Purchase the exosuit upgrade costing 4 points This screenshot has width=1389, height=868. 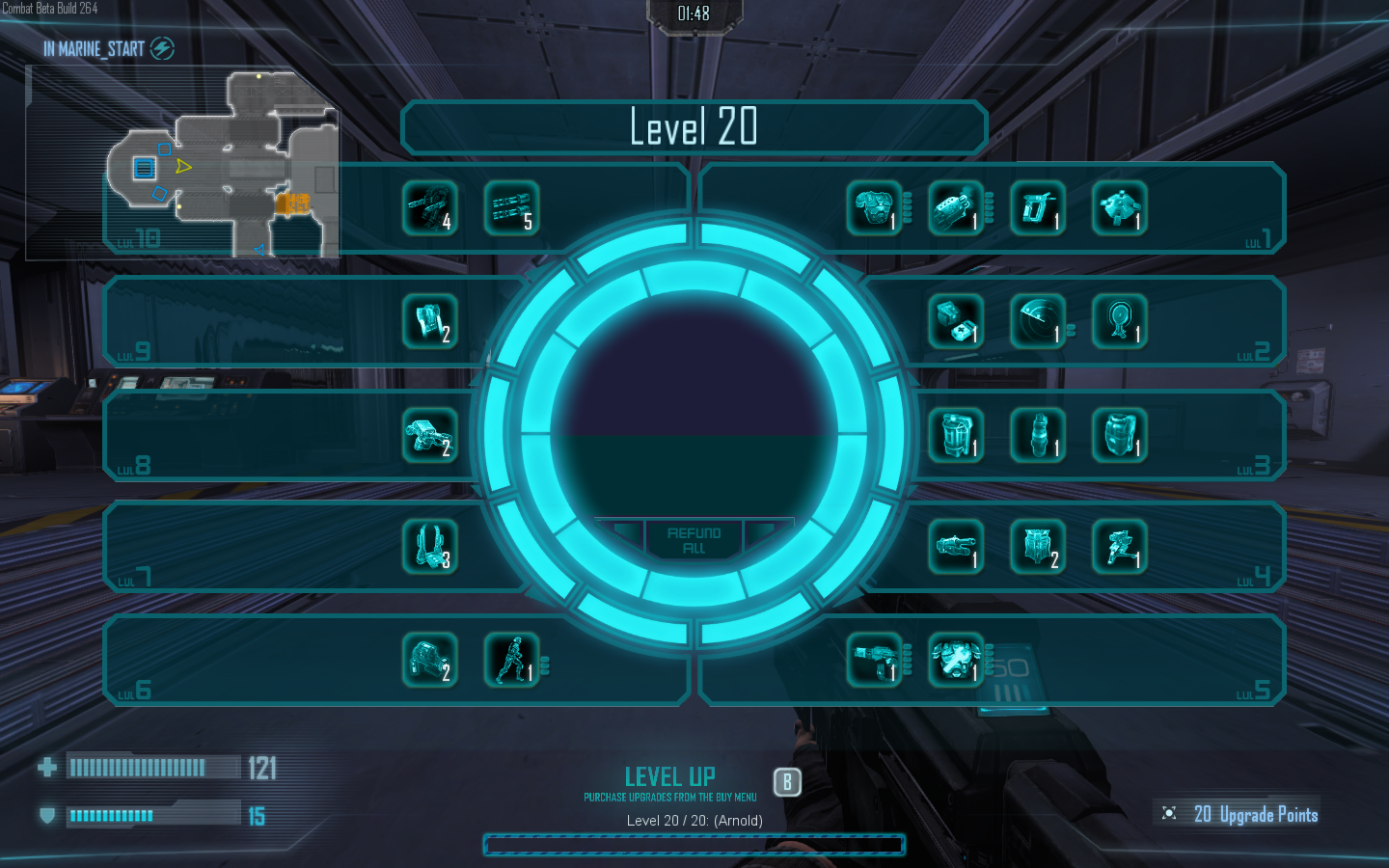click(430, 208)
